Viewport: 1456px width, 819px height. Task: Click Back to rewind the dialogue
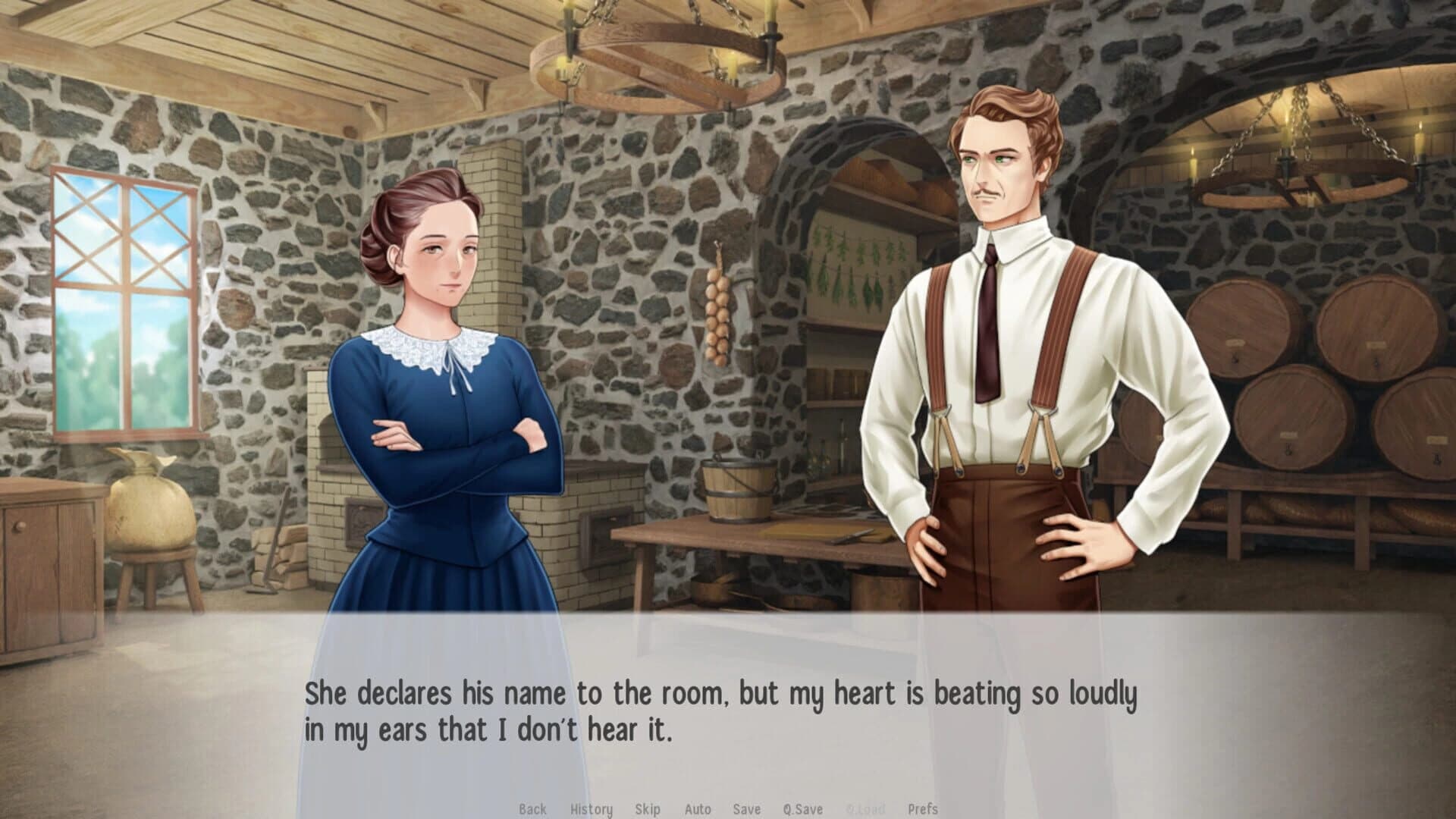(533, 809)
